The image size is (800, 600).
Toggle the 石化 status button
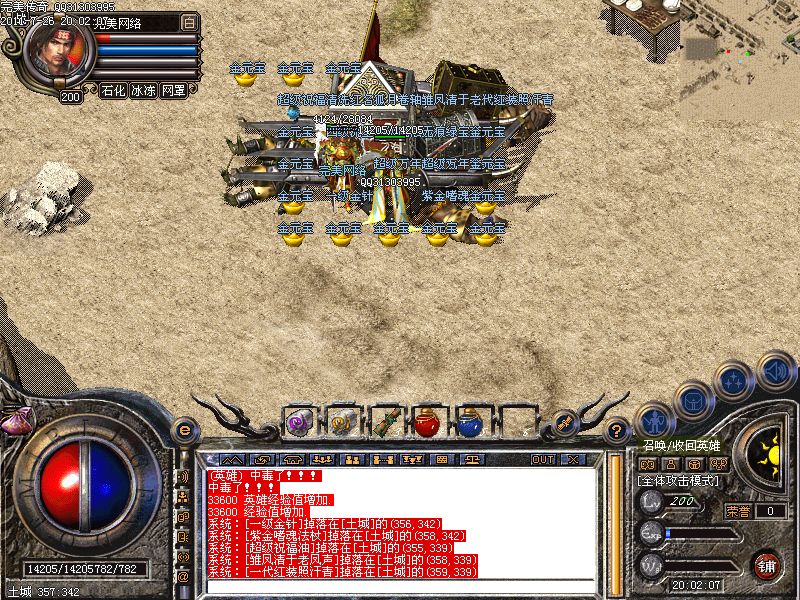(113, 90)
